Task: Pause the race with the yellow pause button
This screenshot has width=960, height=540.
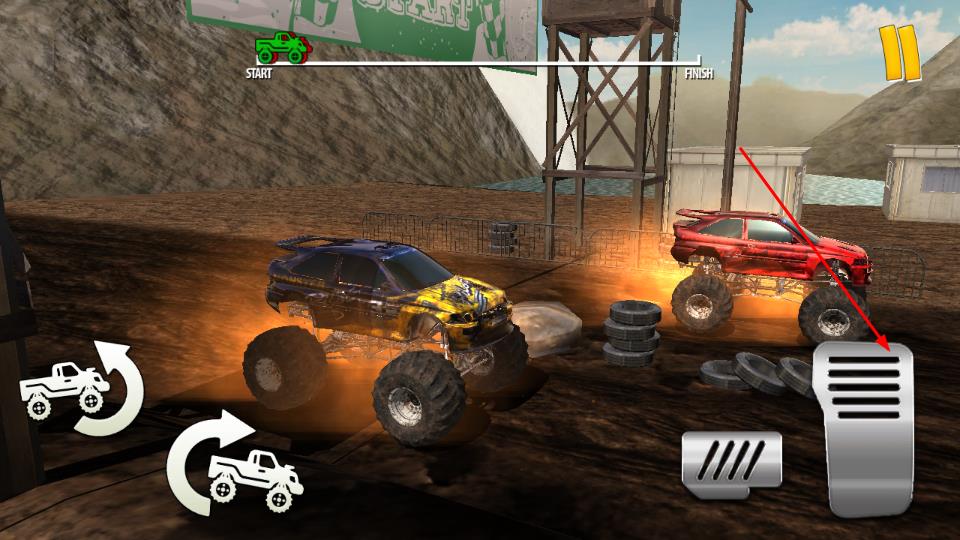Action: (x=900, y=53)
